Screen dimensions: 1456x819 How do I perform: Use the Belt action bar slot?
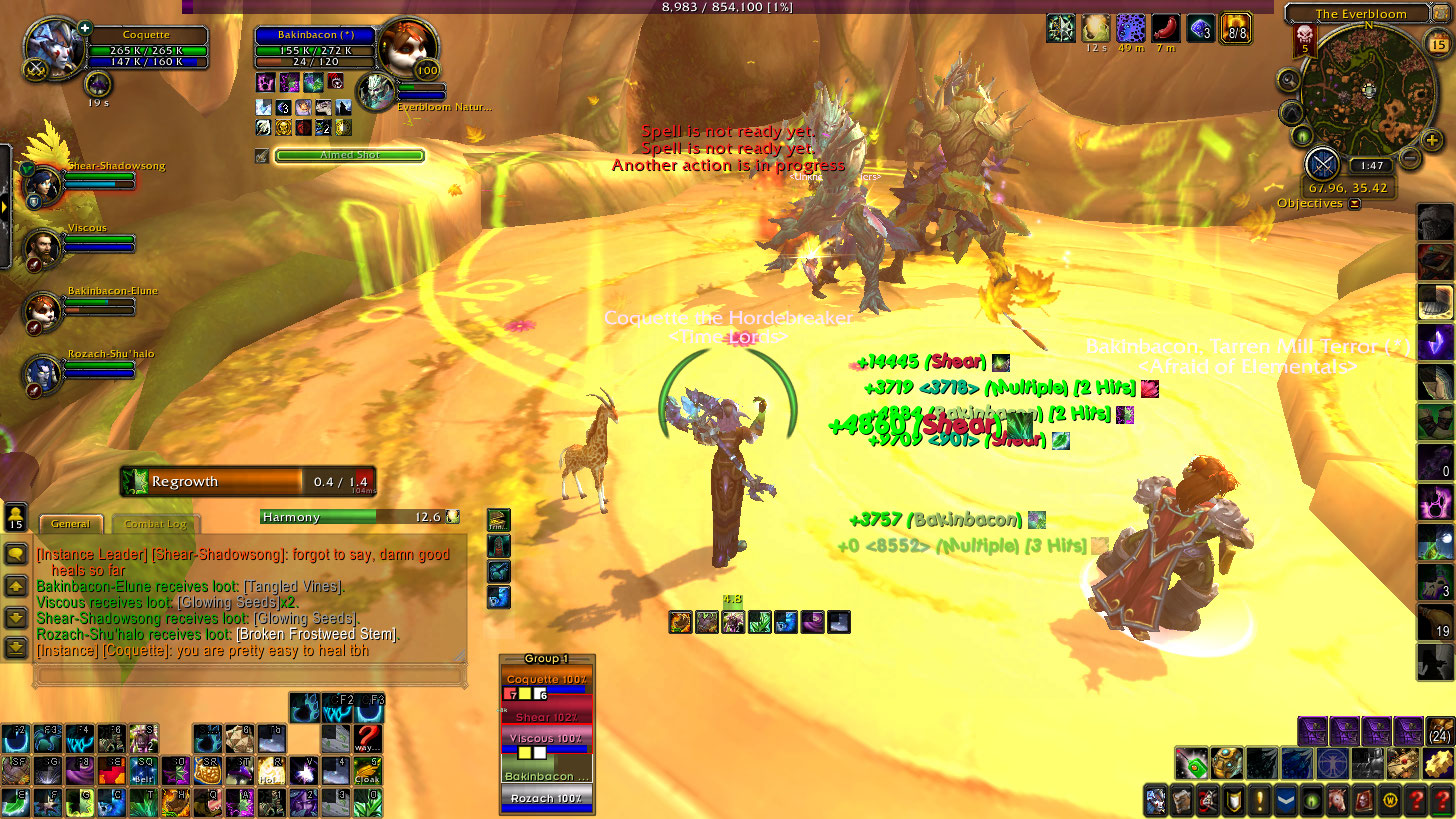(x=143, y=770)
